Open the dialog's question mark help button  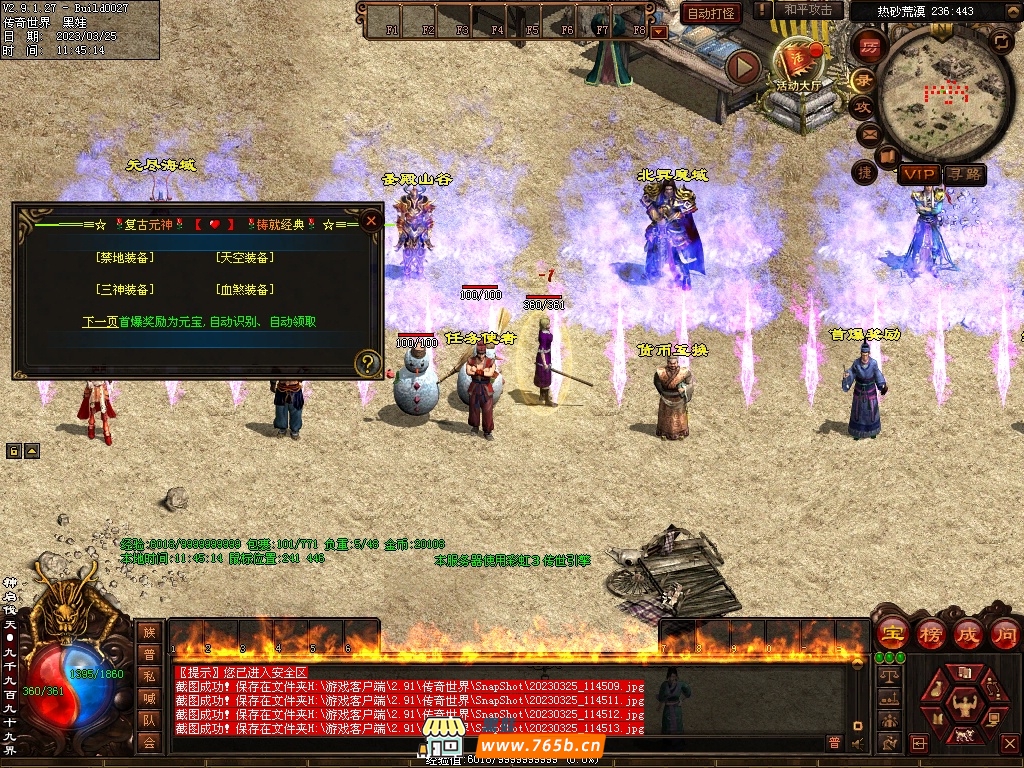point(368,362)
